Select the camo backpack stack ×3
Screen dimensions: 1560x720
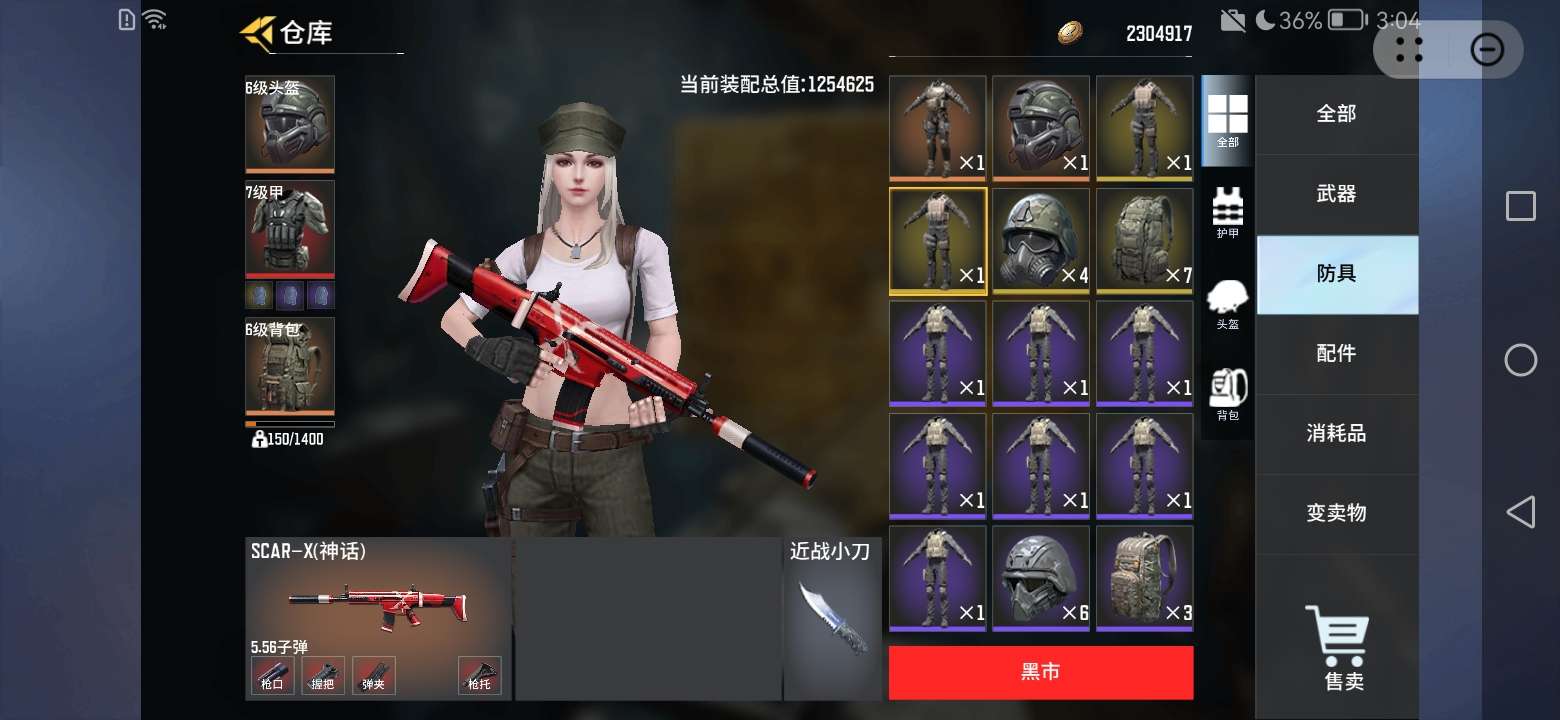[1144, 579]
